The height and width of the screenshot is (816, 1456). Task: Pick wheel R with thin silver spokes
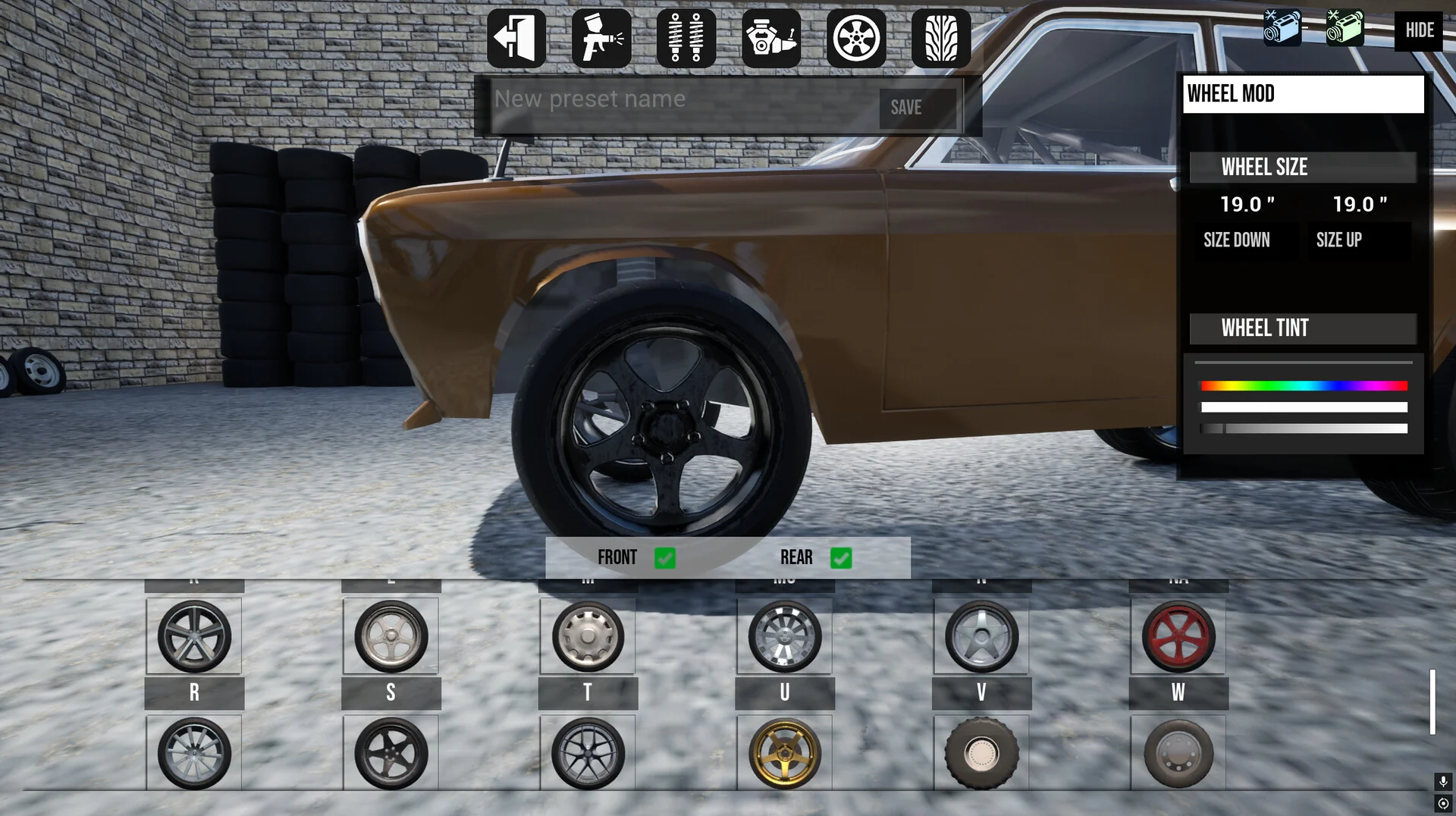tap(194, 753)
